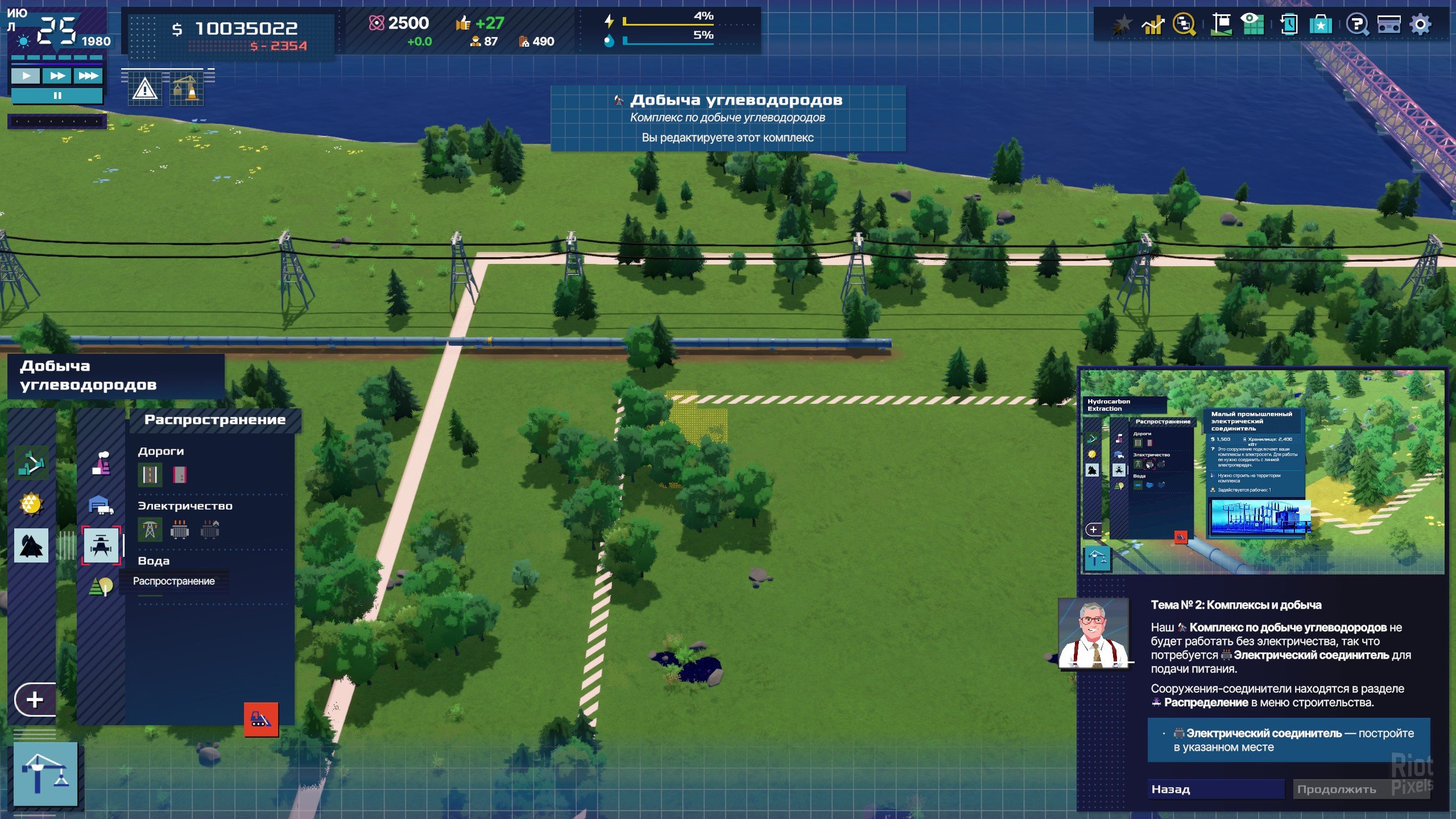The image size is (1456, 819).
Task: Select the road building tool
Action: point(150,474)
